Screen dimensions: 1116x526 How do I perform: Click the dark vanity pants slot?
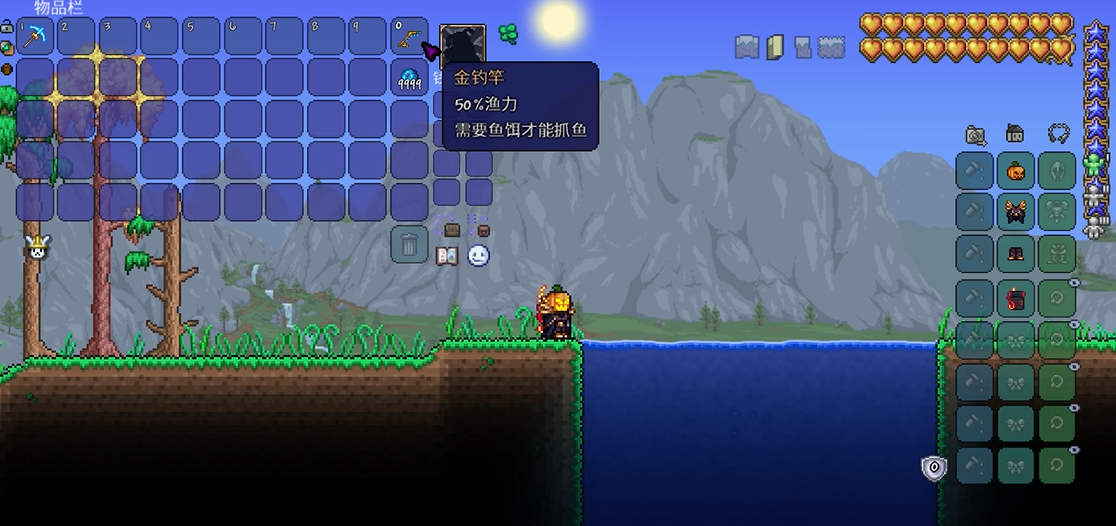coord(1016,254)
